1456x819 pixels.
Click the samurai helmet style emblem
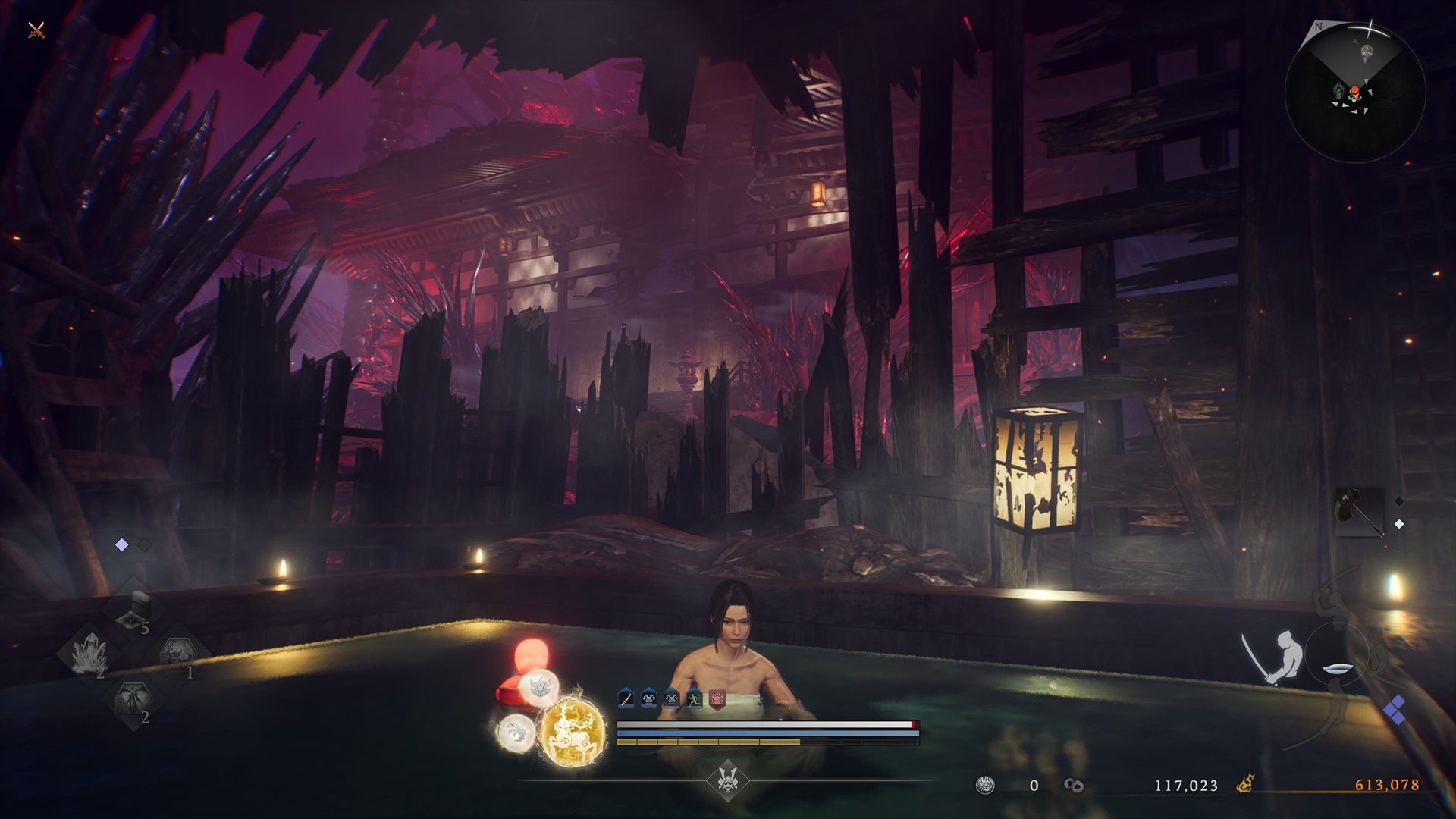coord(727,780)
